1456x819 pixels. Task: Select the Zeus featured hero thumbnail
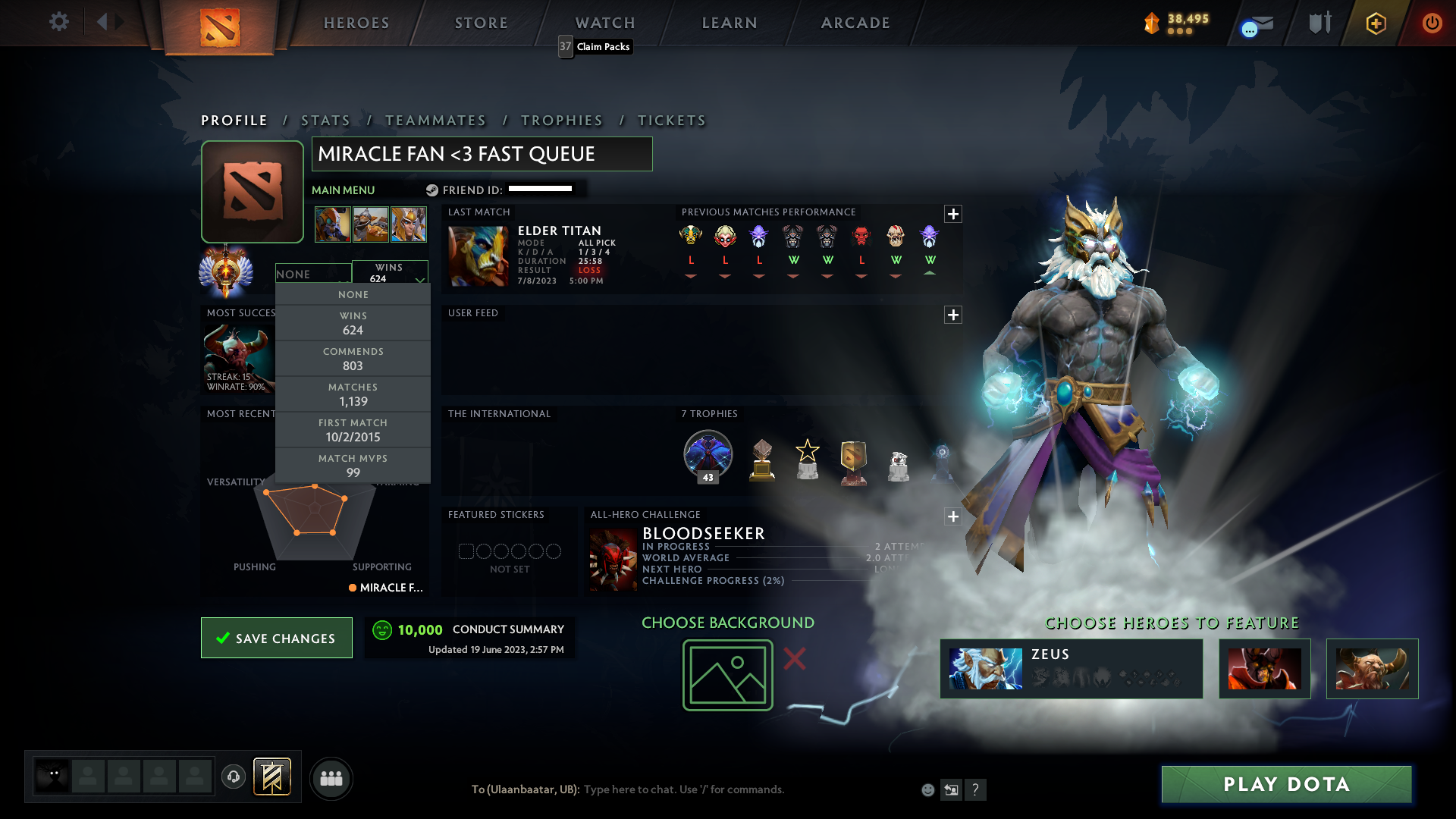(x=986, y=668)
